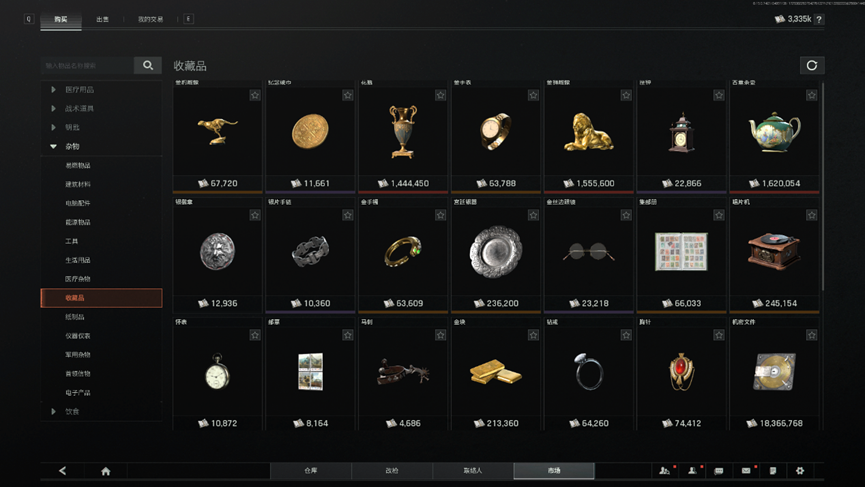Screen dimensions: 865x487
Task: Choose the gold bars item
Action: coord(495,372)
